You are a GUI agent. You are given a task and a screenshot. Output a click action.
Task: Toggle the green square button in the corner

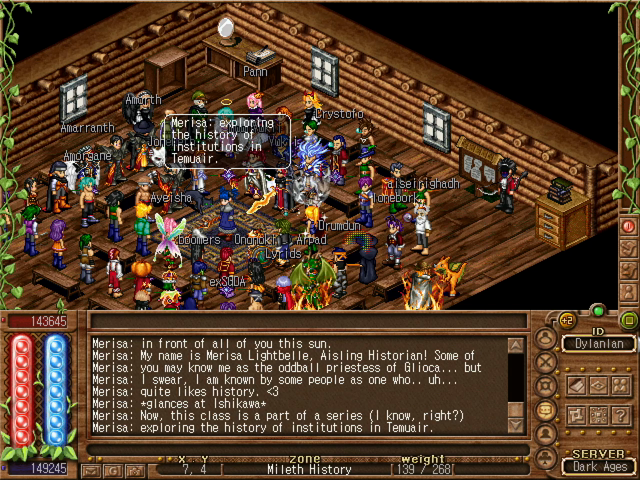point(628,321)
